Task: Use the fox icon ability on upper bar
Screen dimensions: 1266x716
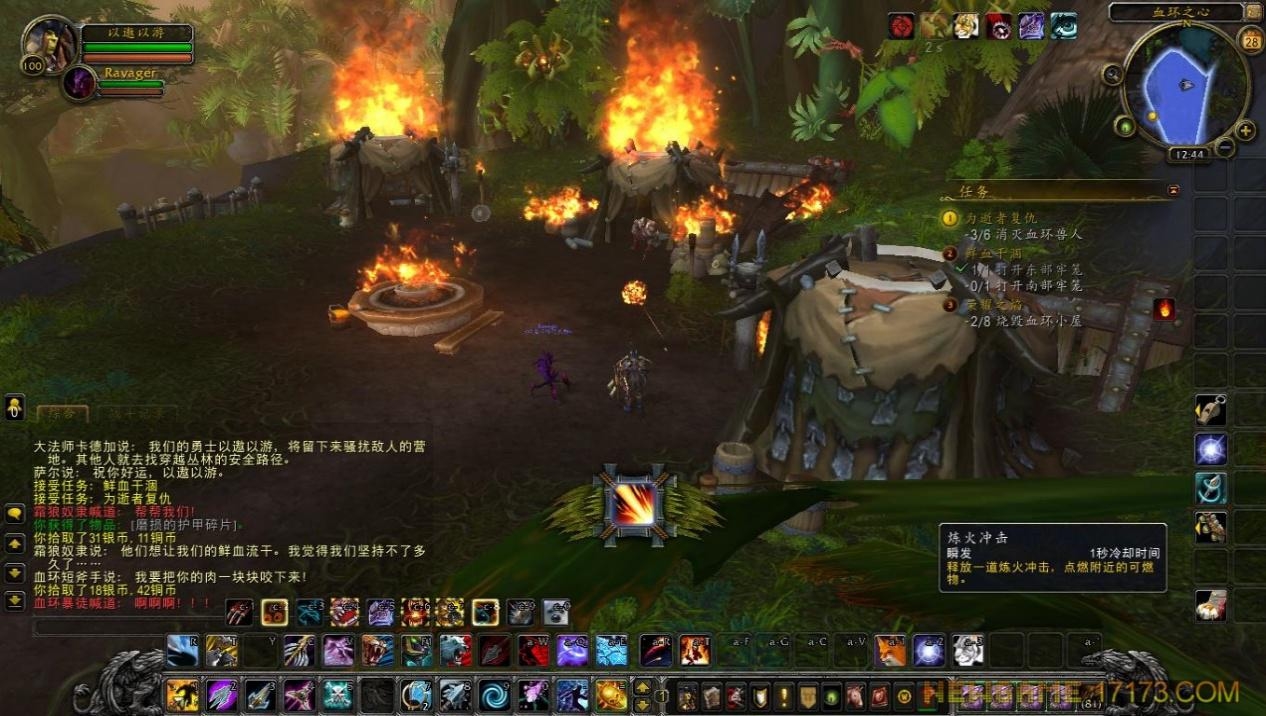Action: (x=890, y=650)
